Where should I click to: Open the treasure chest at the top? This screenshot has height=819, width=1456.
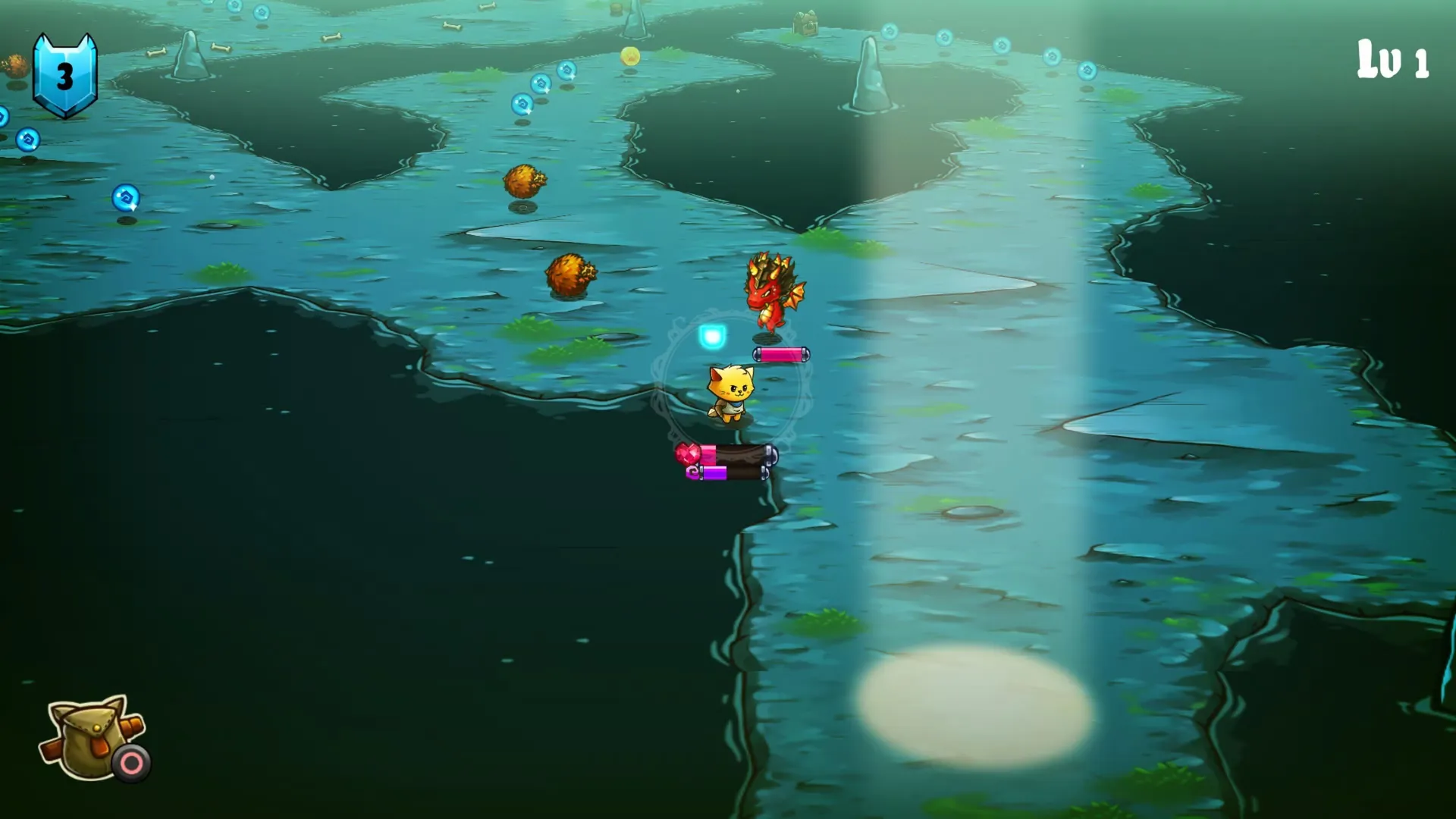(x=805, y=23)
